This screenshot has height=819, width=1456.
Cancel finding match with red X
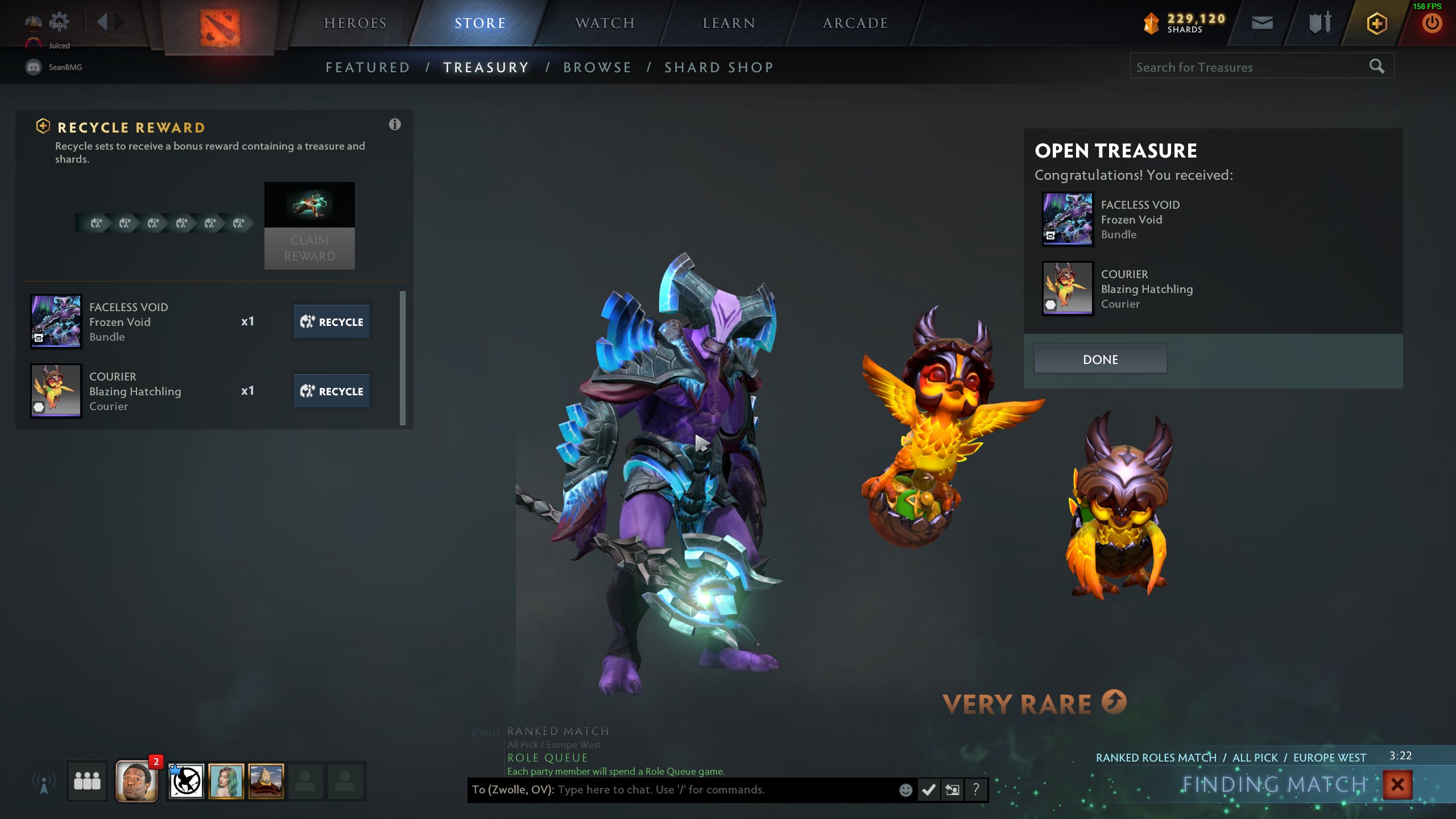click(1397, 785)
